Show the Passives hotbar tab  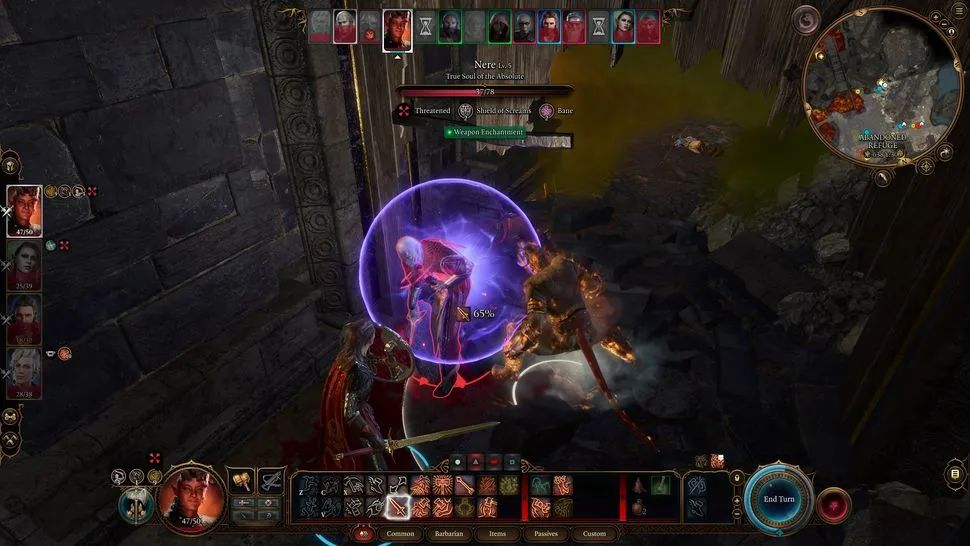coord(546,533)
